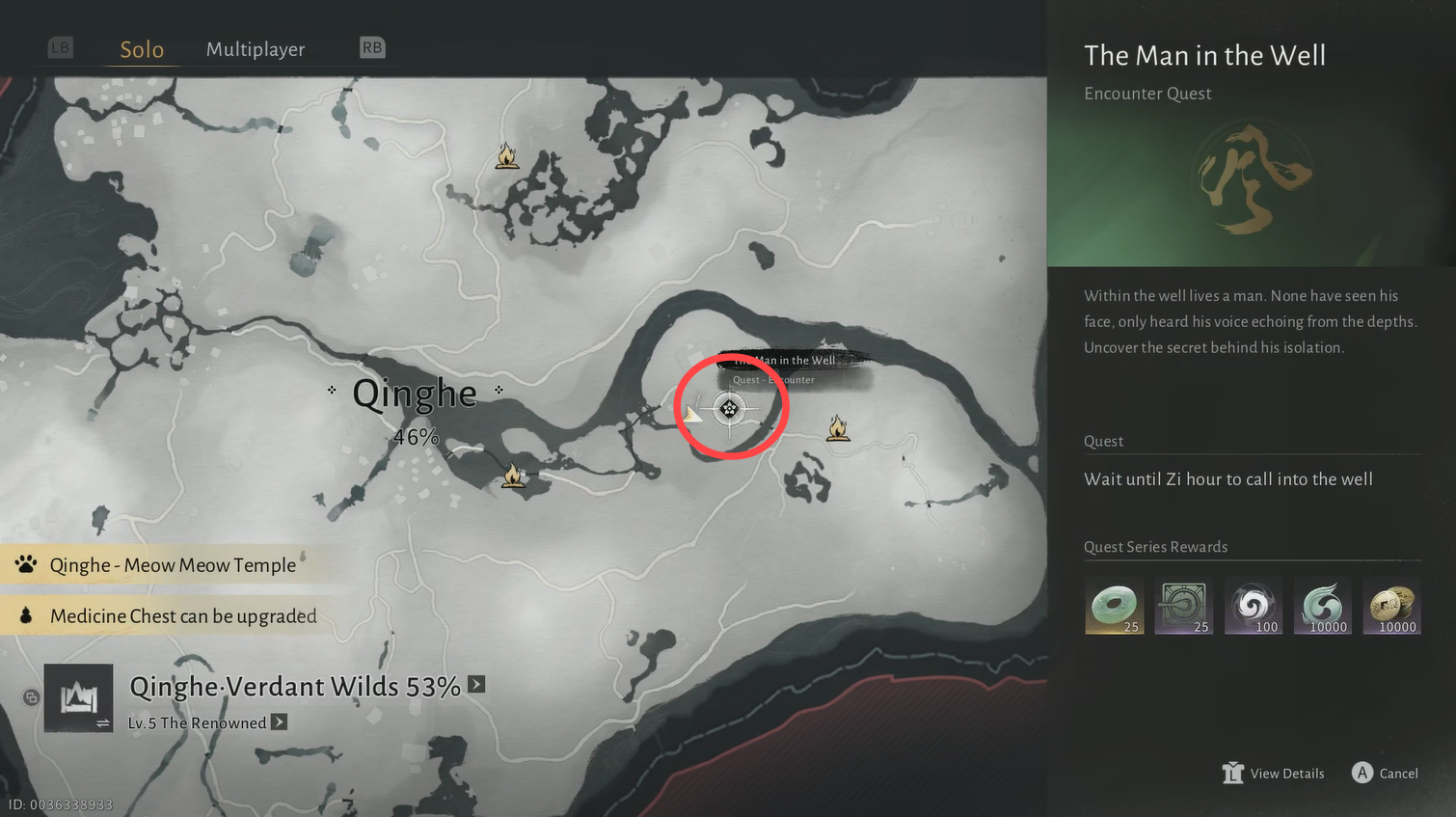Screen dimensions: 1456x817
Task: Expand the Qinghe·Verdant Wilds 53% region
Action: (476, 685)
